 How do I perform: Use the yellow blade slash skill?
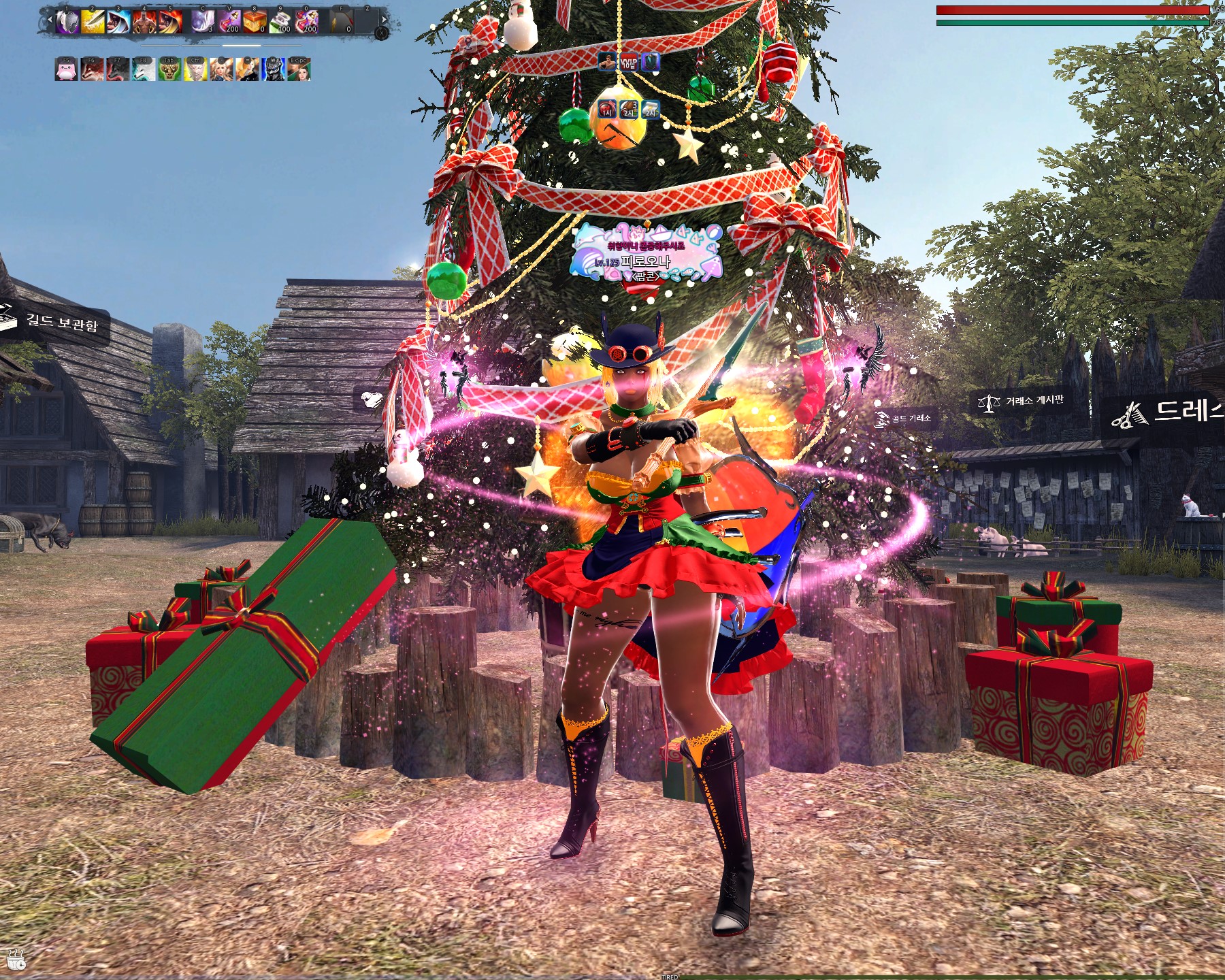[93, 22]
